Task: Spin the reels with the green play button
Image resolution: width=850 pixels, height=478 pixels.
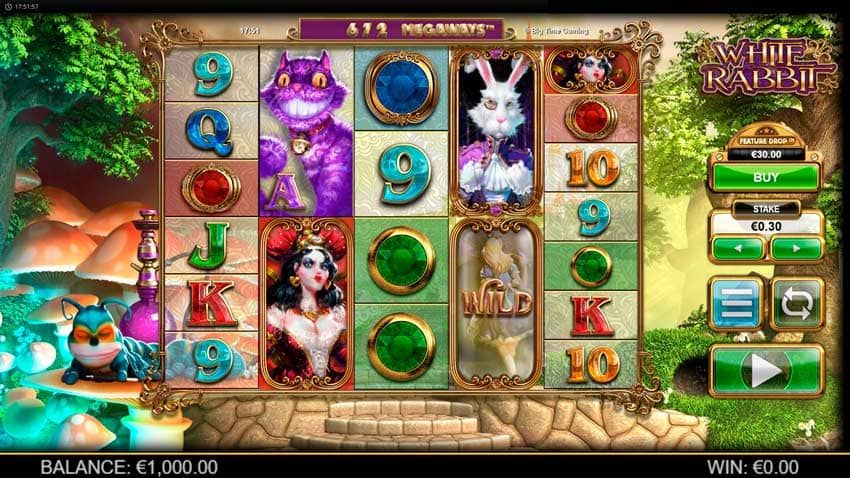Action: coord(765,371)
